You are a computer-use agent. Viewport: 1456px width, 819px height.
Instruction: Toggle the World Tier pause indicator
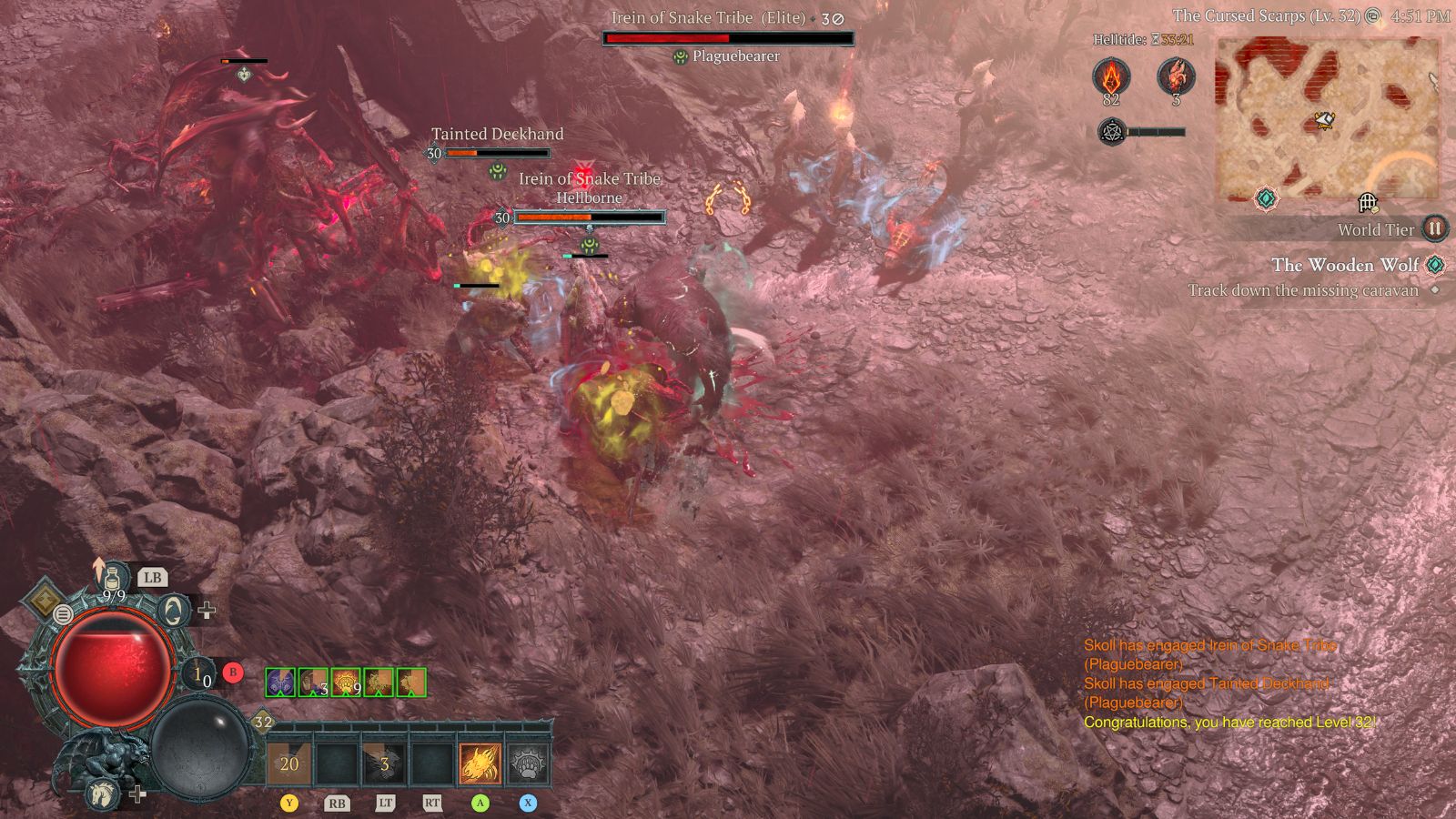point(1434,229)
